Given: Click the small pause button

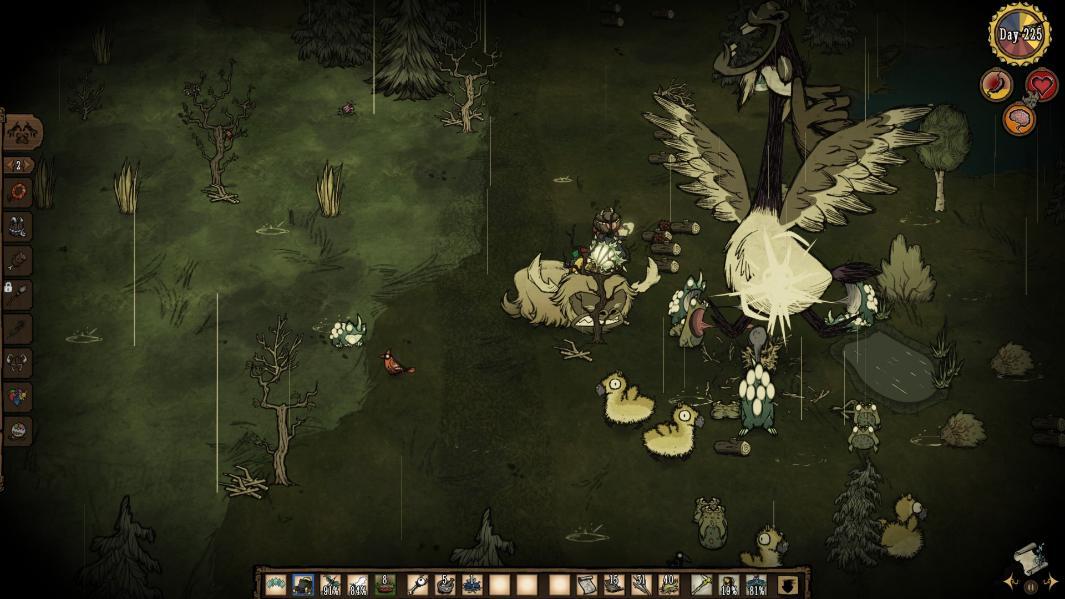Looking at the screenshot, I should point(1031,588).
